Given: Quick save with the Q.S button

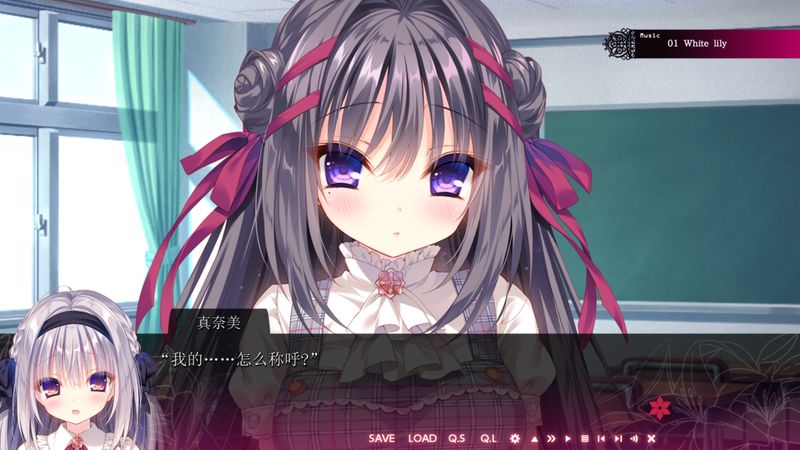Looking at the screenshot, I should (457, 438).
